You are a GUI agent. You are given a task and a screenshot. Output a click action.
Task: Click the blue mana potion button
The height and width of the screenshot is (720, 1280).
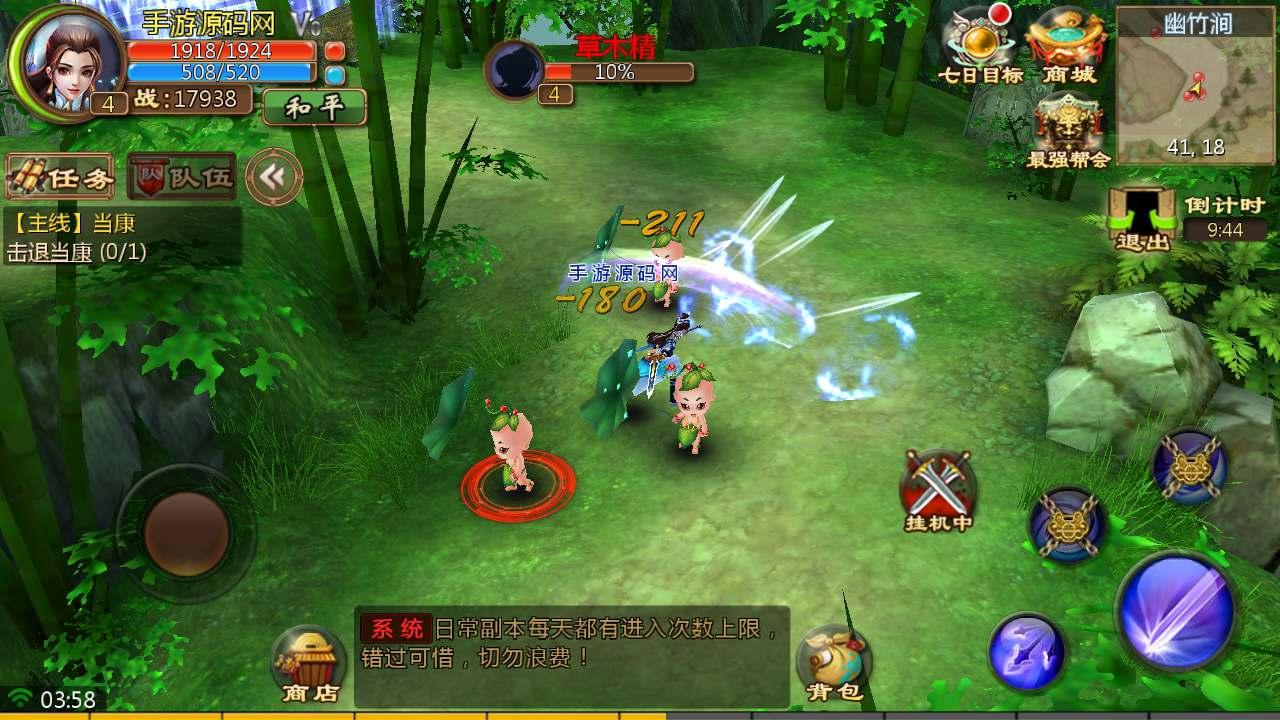pos(335,74)
